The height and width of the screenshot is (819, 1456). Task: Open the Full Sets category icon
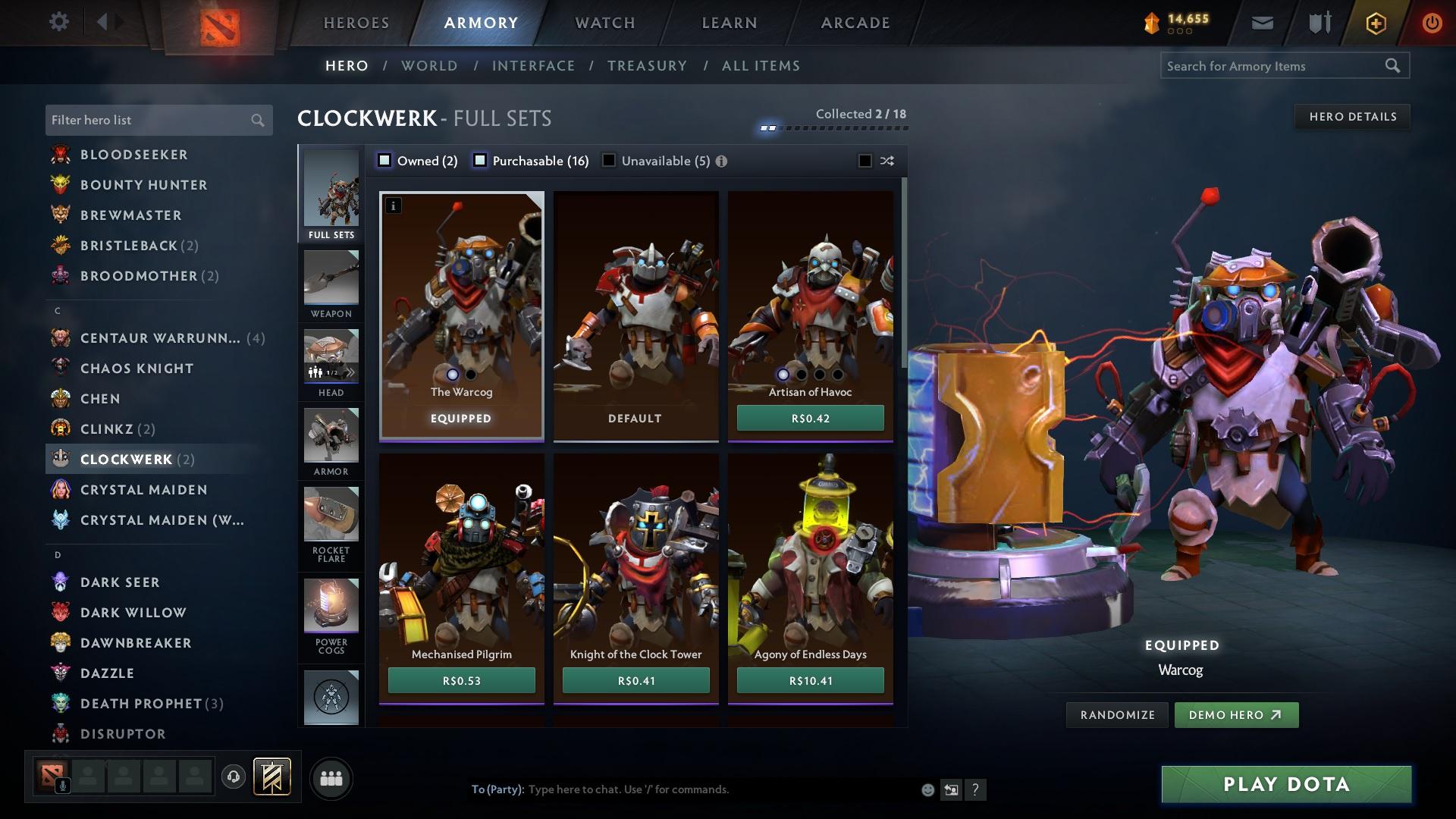pos(331,193)
